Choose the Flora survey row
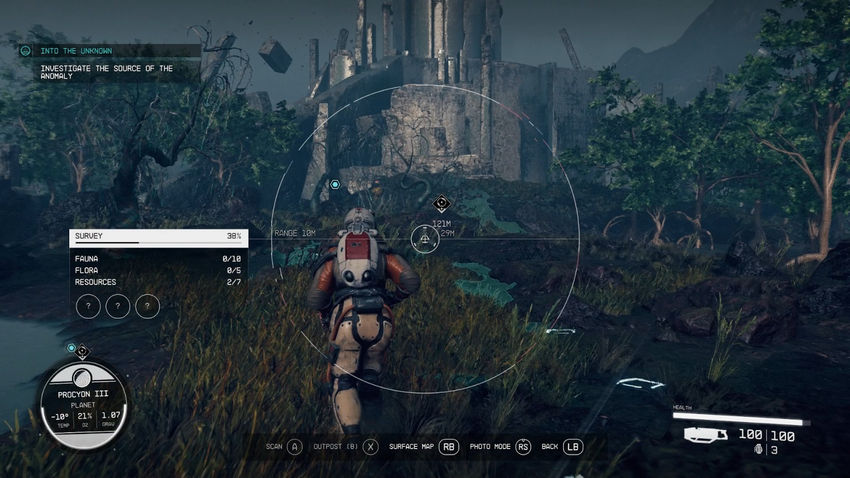This screenshot has height=478, width=850. (x=159, y=270)
